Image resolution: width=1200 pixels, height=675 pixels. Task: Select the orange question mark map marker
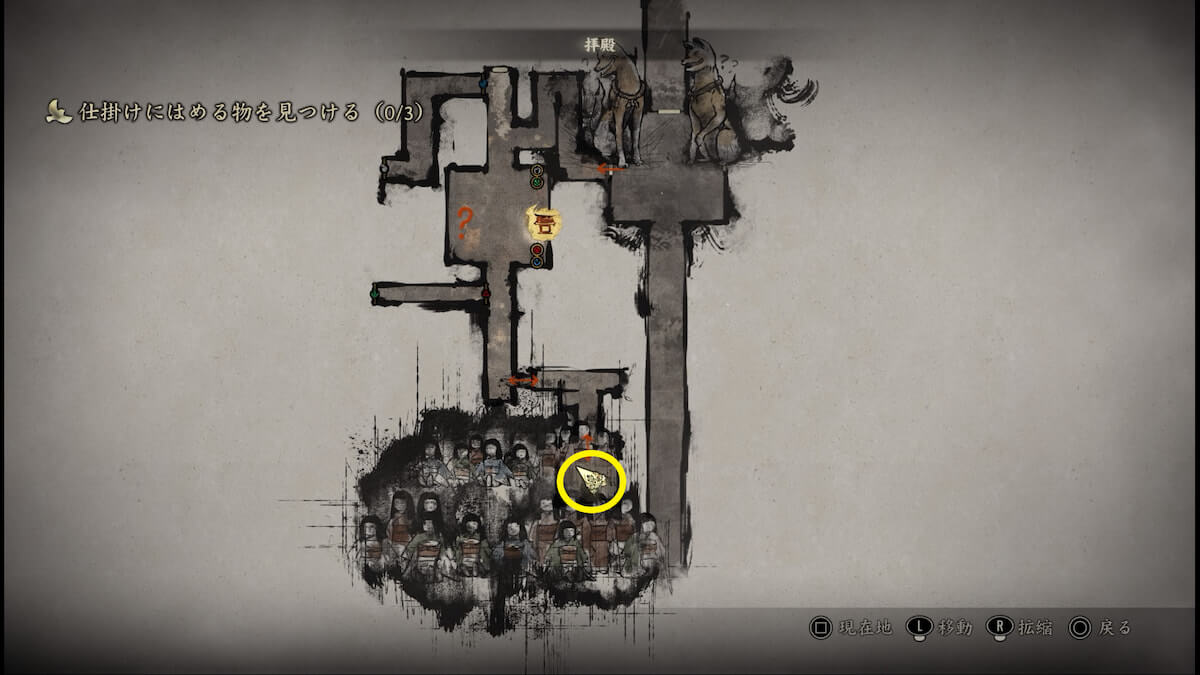point(463,221)
